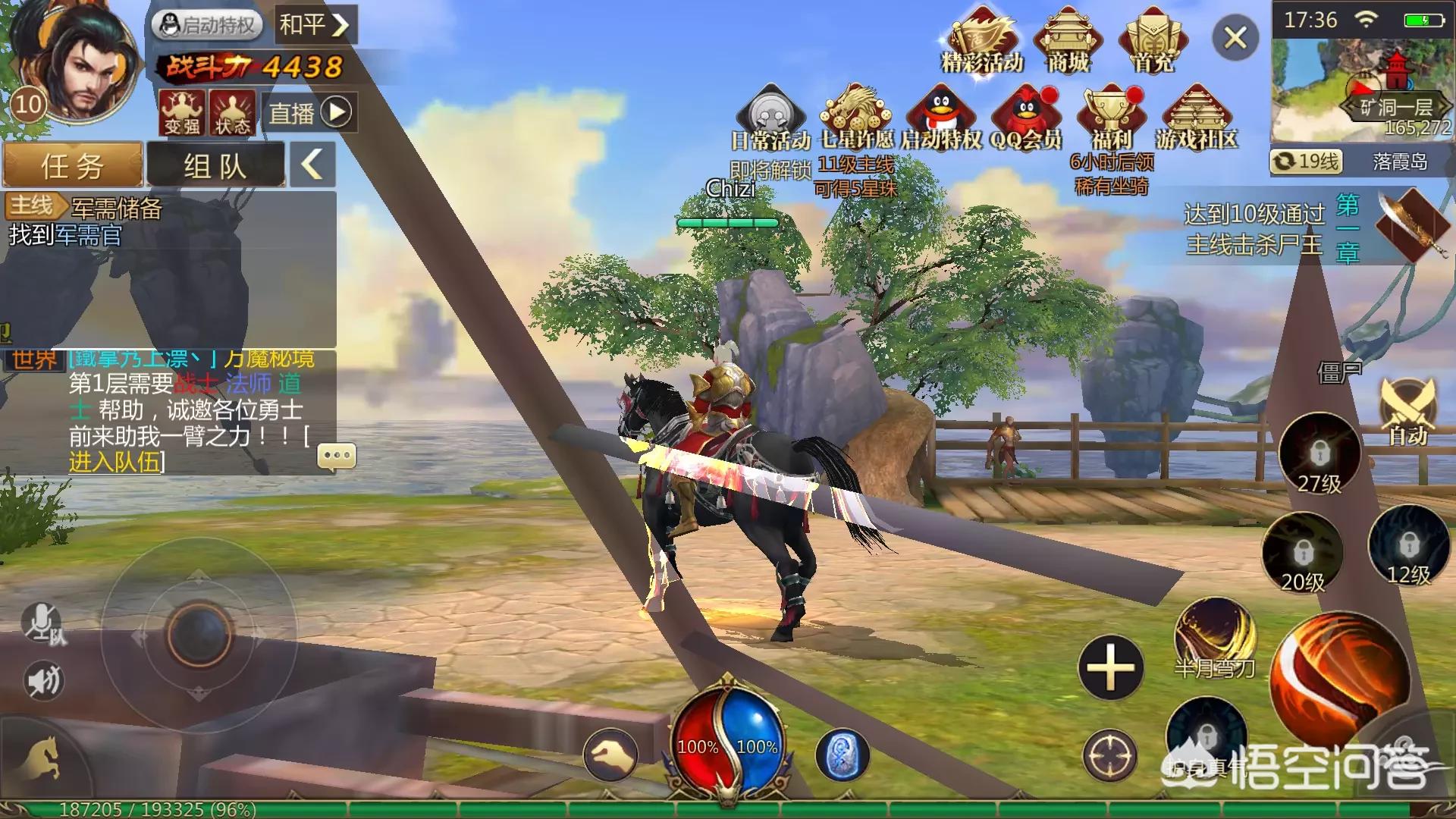
Task: Collapse the quest panel with the arrow
Action: [312, 164]
